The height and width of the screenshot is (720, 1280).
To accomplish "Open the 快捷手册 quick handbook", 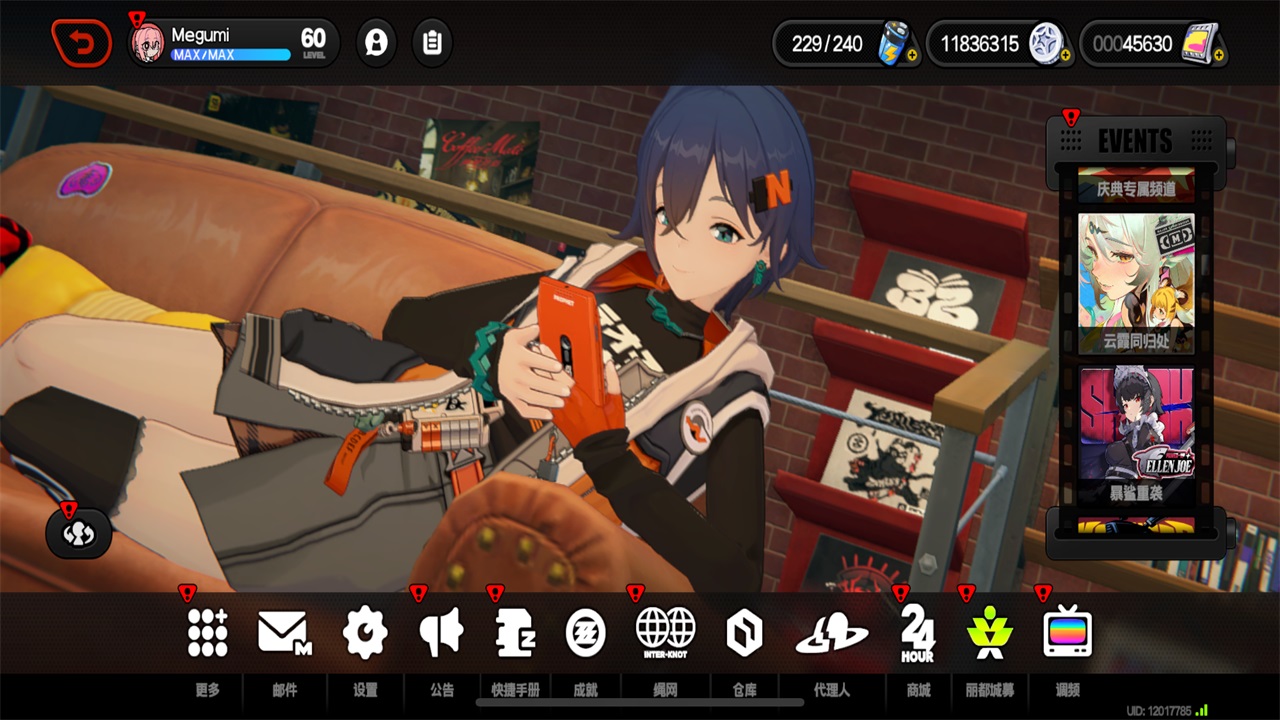I will pyautogui.click(x=516, y=633).
